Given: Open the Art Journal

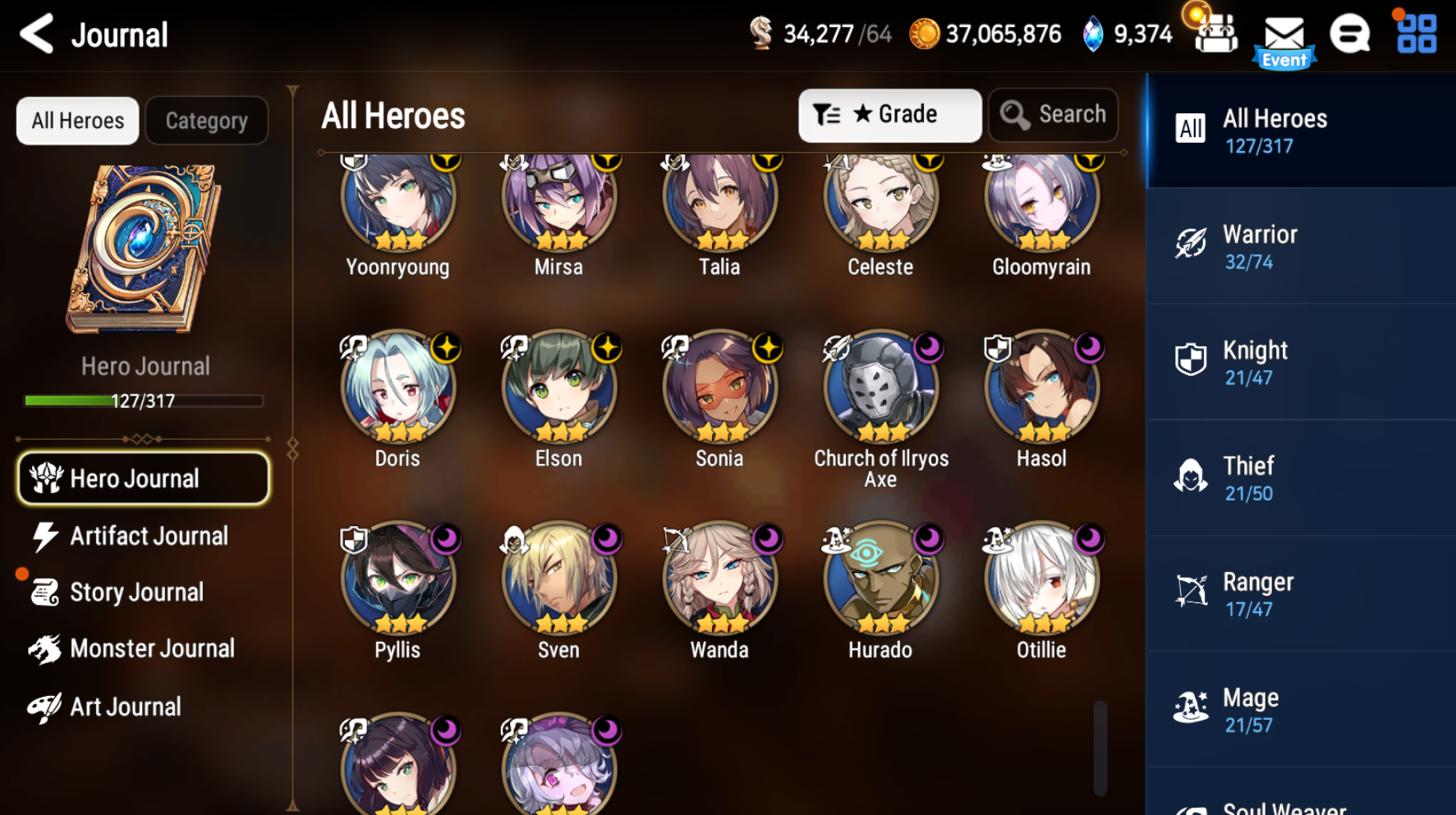Looking at the screenshot, I should (x=125, y=706).
